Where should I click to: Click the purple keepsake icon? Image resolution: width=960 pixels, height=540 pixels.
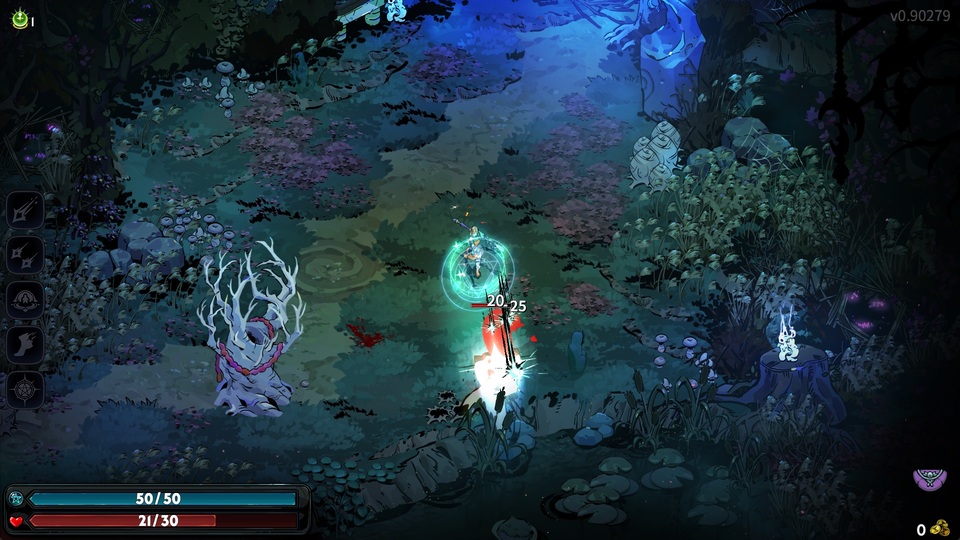[x=930, y=479]
